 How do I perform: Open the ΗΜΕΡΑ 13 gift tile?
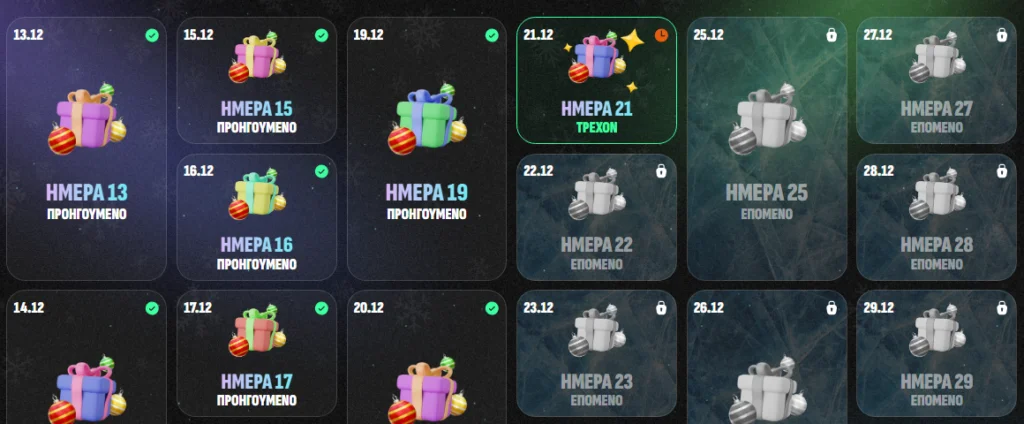click(86, 148)
